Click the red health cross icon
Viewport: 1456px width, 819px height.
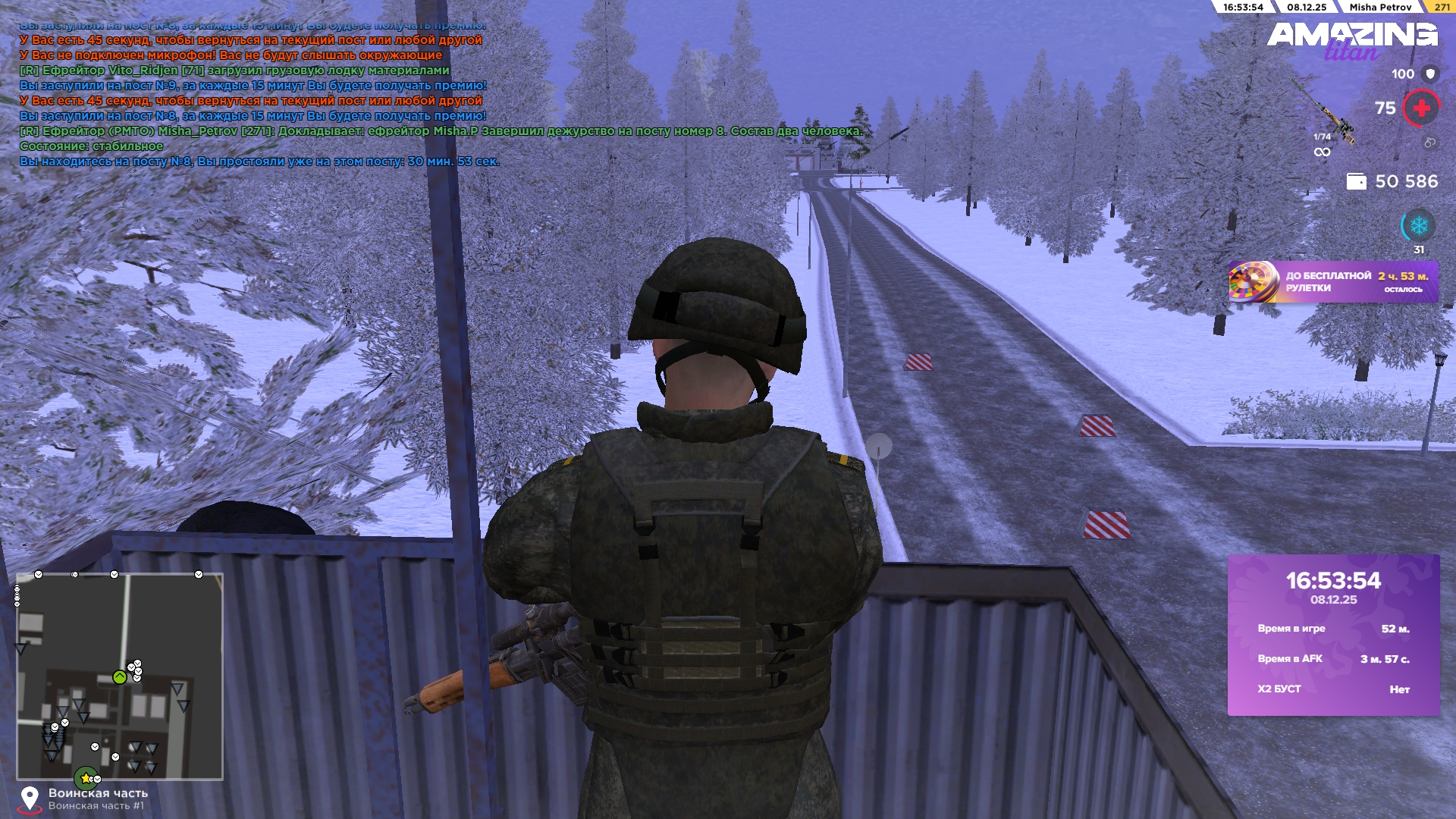tap(1421, 108)
